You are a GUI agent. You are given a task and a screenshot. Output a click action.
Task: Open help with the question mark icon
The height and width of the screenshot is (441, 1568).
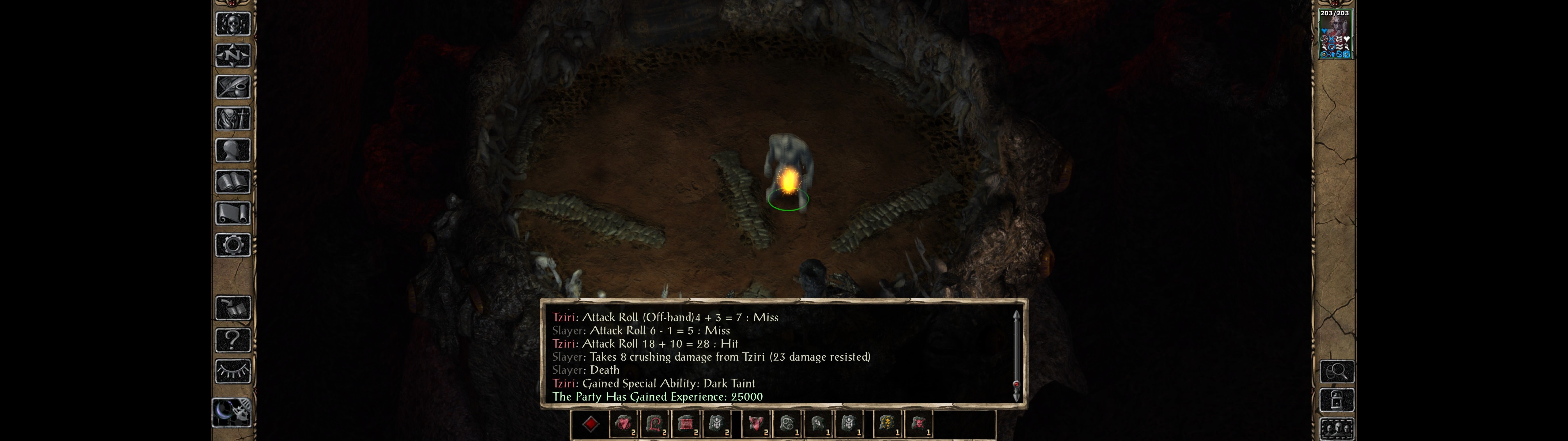[232, 339]
